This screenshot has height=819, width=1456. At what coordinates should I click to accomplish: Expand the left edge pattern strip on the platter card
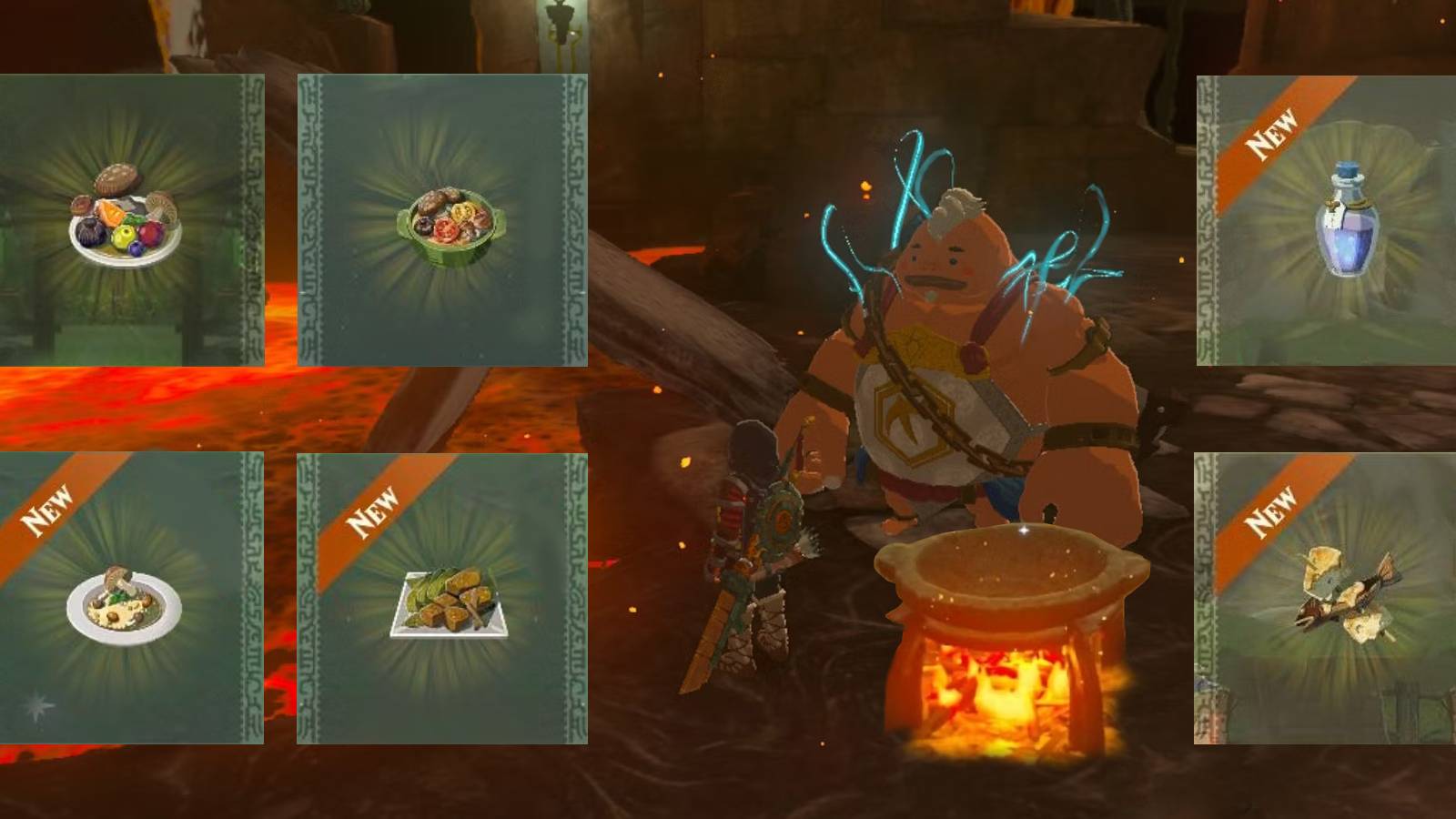point(250,218)
